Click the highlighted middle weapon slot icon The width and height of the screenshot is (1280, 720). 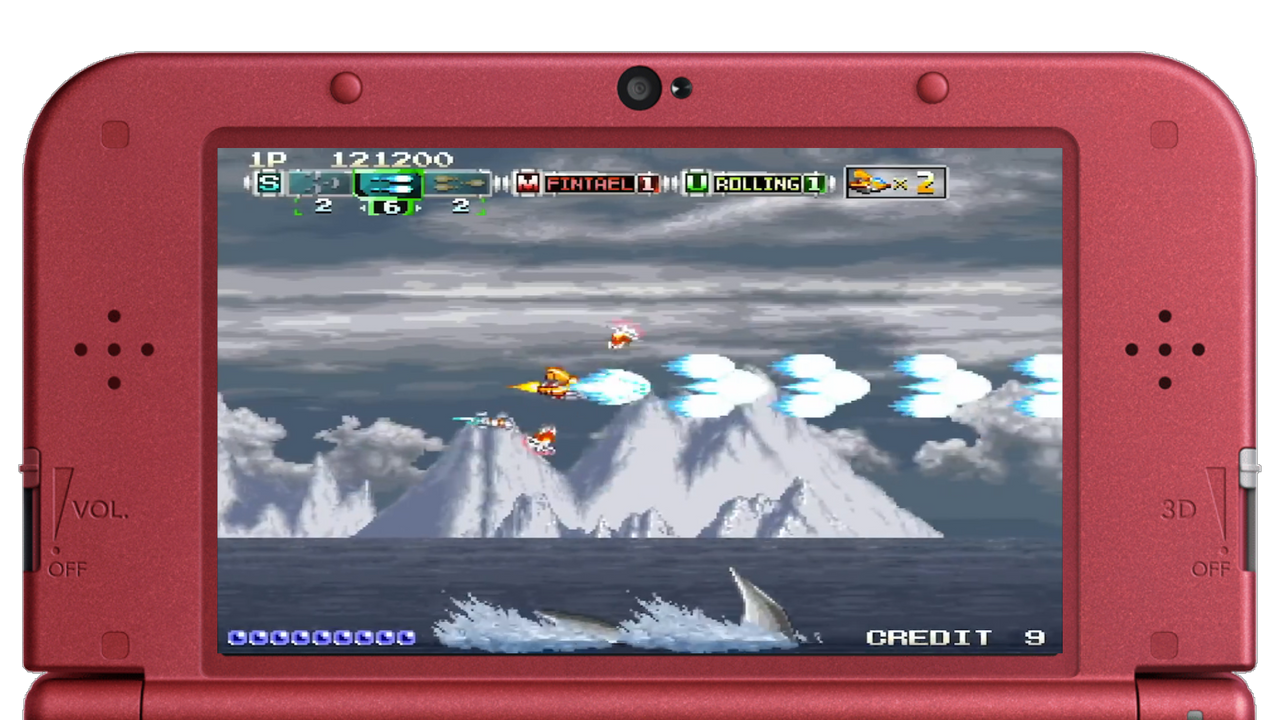(390, 183)
